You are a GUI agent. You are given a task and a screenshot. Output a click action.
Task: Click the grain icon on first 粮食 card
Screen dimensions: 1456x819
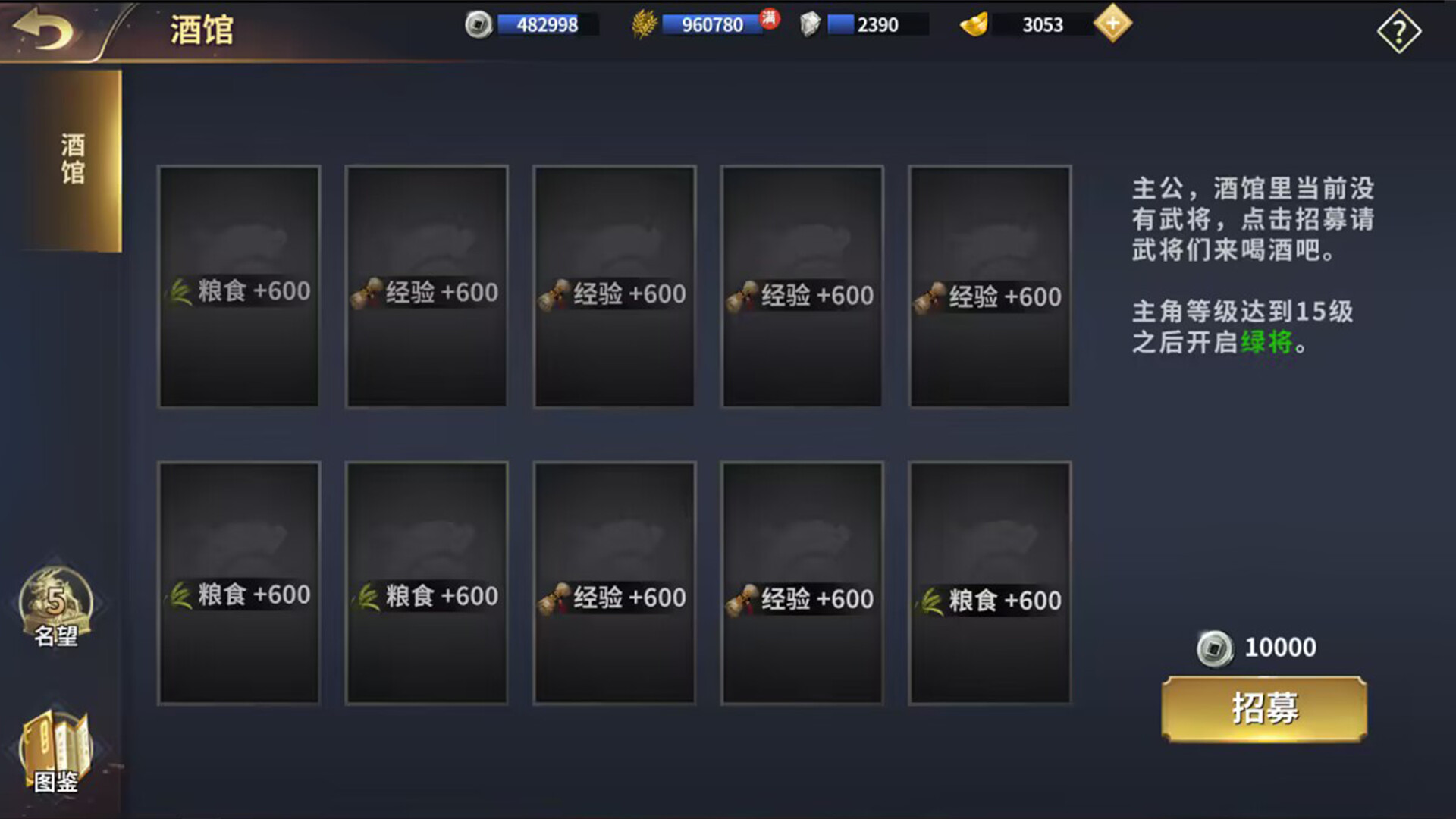(180, 290)
